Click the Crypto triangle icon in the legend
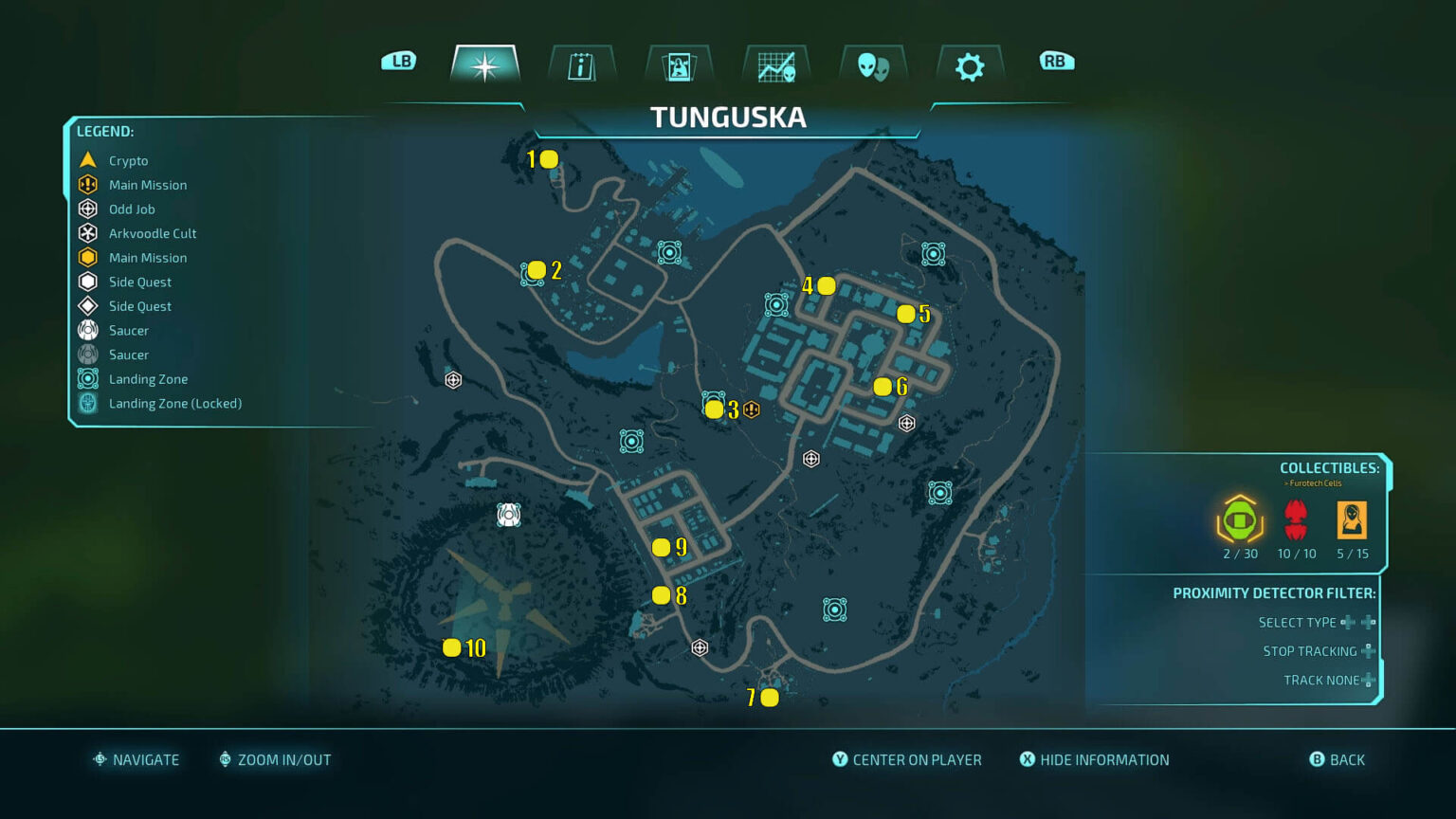This screenshot has width=1456, height=819. [86, 159]
